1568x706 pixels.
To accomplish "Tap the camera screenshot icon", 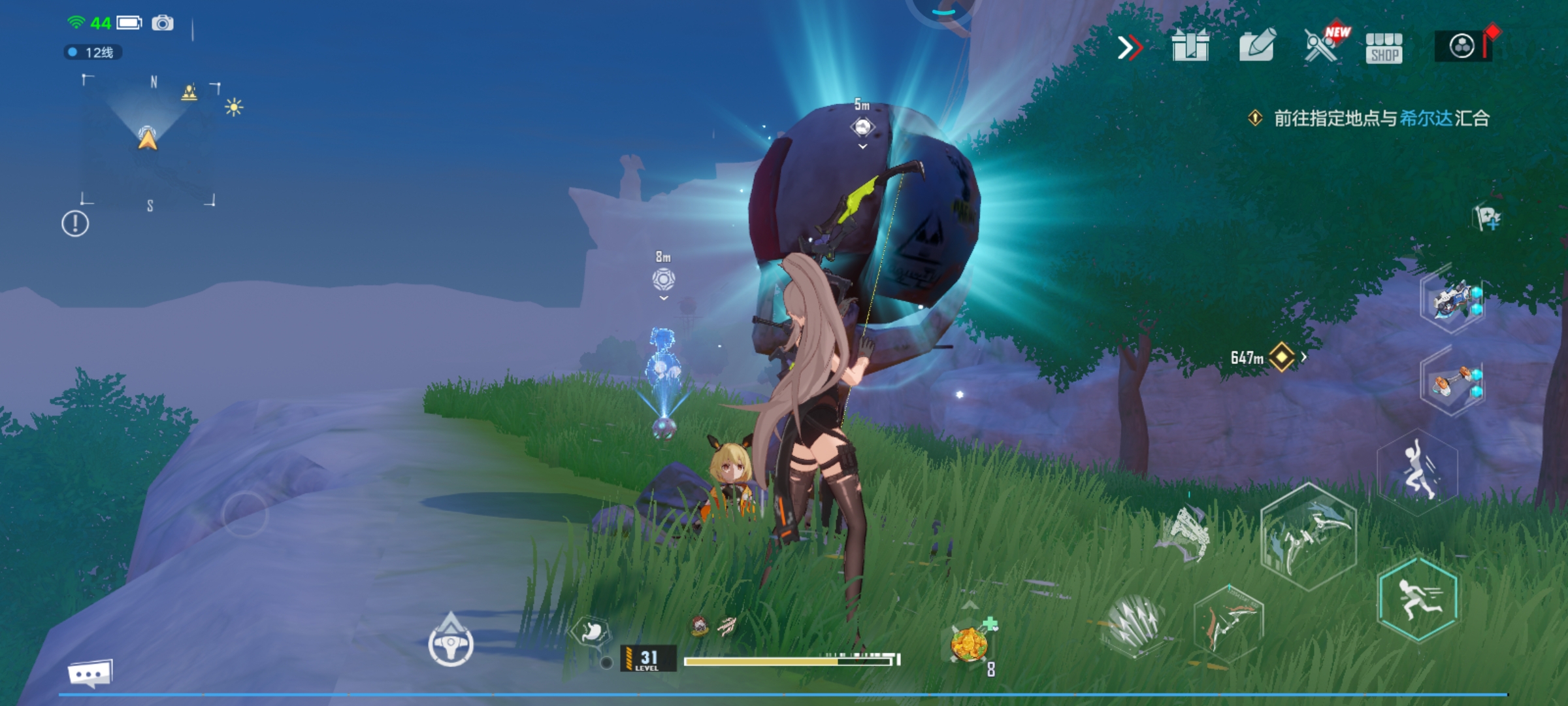I will pos(163,24).
